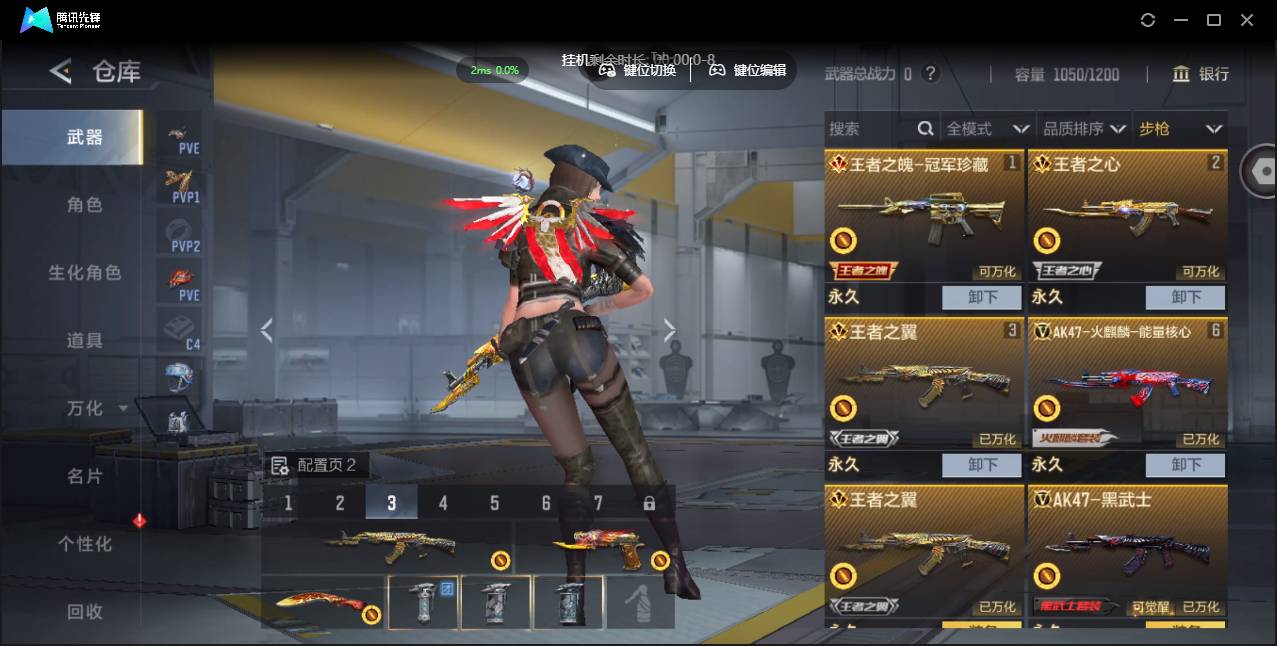Open the 生化角色 category
The width and height of the screenshot is (1277, 646).
tap(84, 272)
